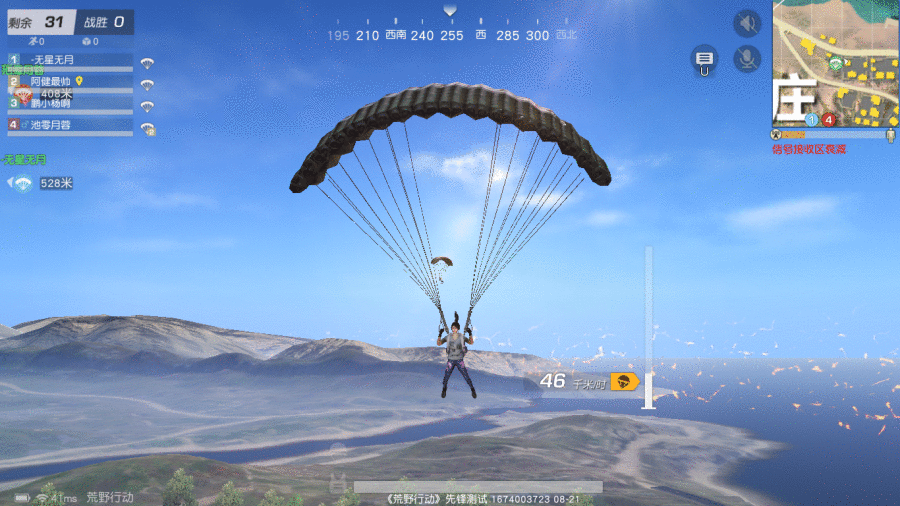
Task: Select teammate 3 鹏小杨啊 in squad list
Action: (x=70, y=103)
